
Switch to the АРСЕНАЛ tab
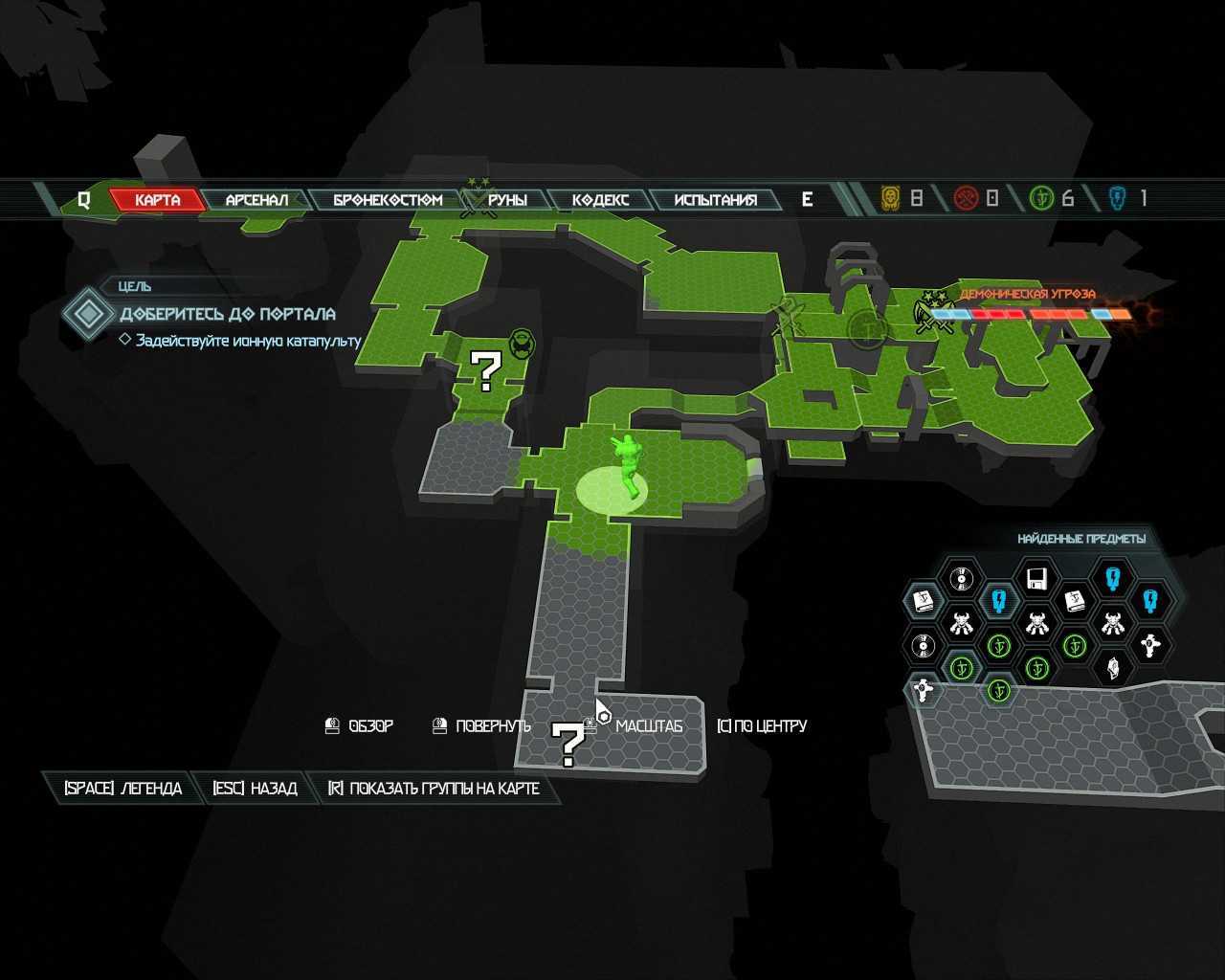point(256,200)
